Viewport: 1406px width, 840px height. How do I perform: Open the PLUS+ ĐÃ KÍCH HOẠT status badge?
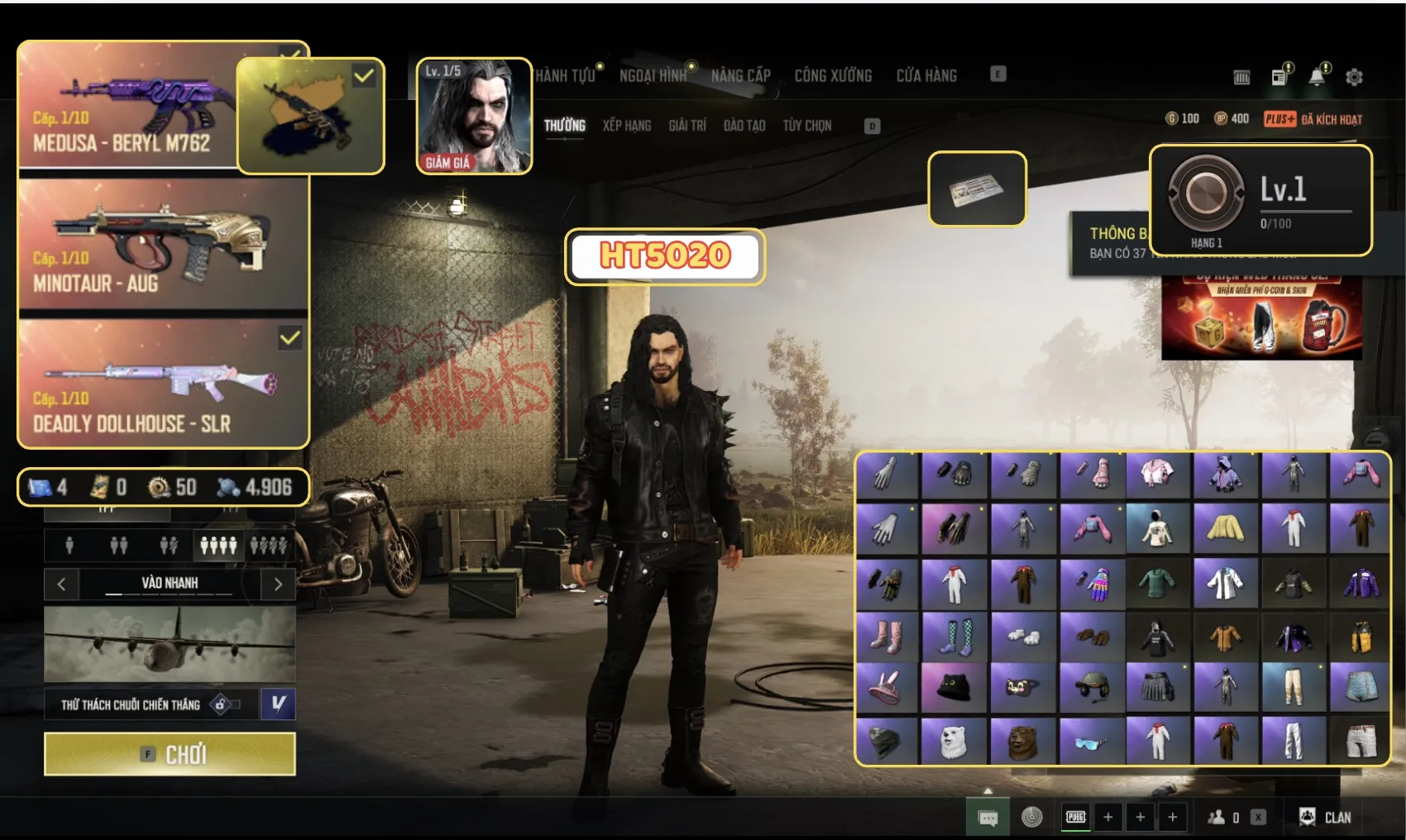1313,119
